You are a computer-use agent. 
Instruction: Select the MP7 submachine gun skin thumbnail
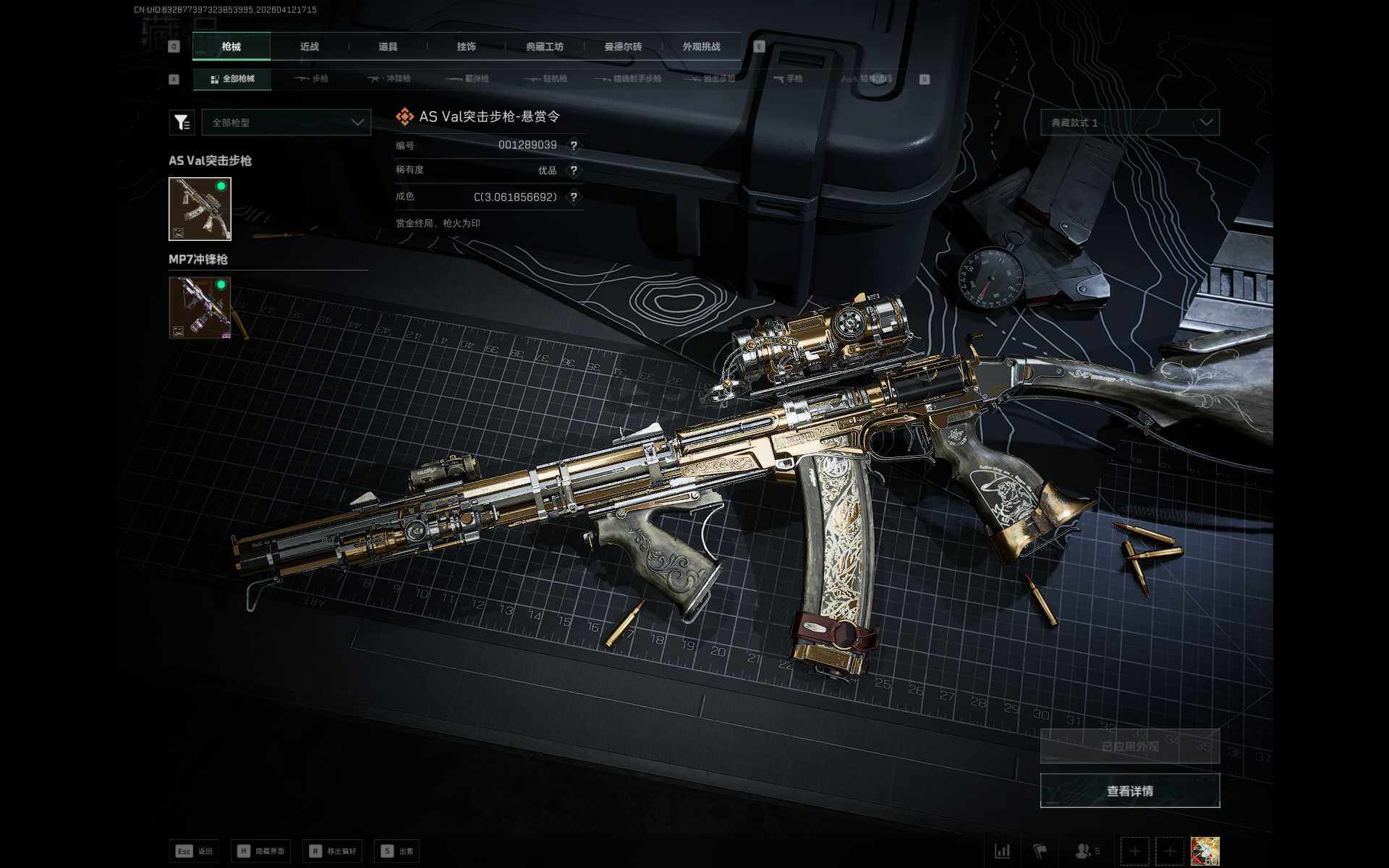200,307
